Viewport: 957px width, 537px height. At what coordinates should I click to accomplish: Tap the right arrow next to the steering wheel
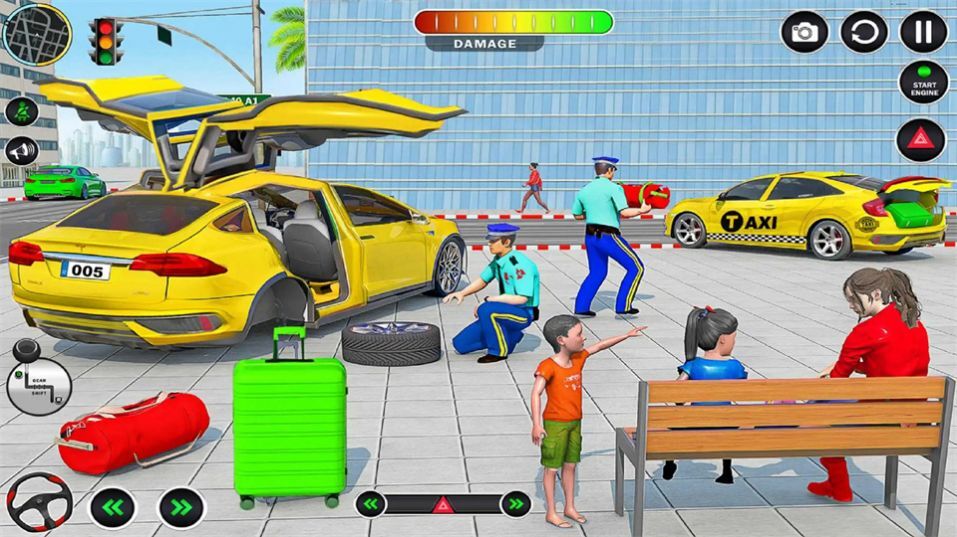pyautogui.click(x=181, y=507)
